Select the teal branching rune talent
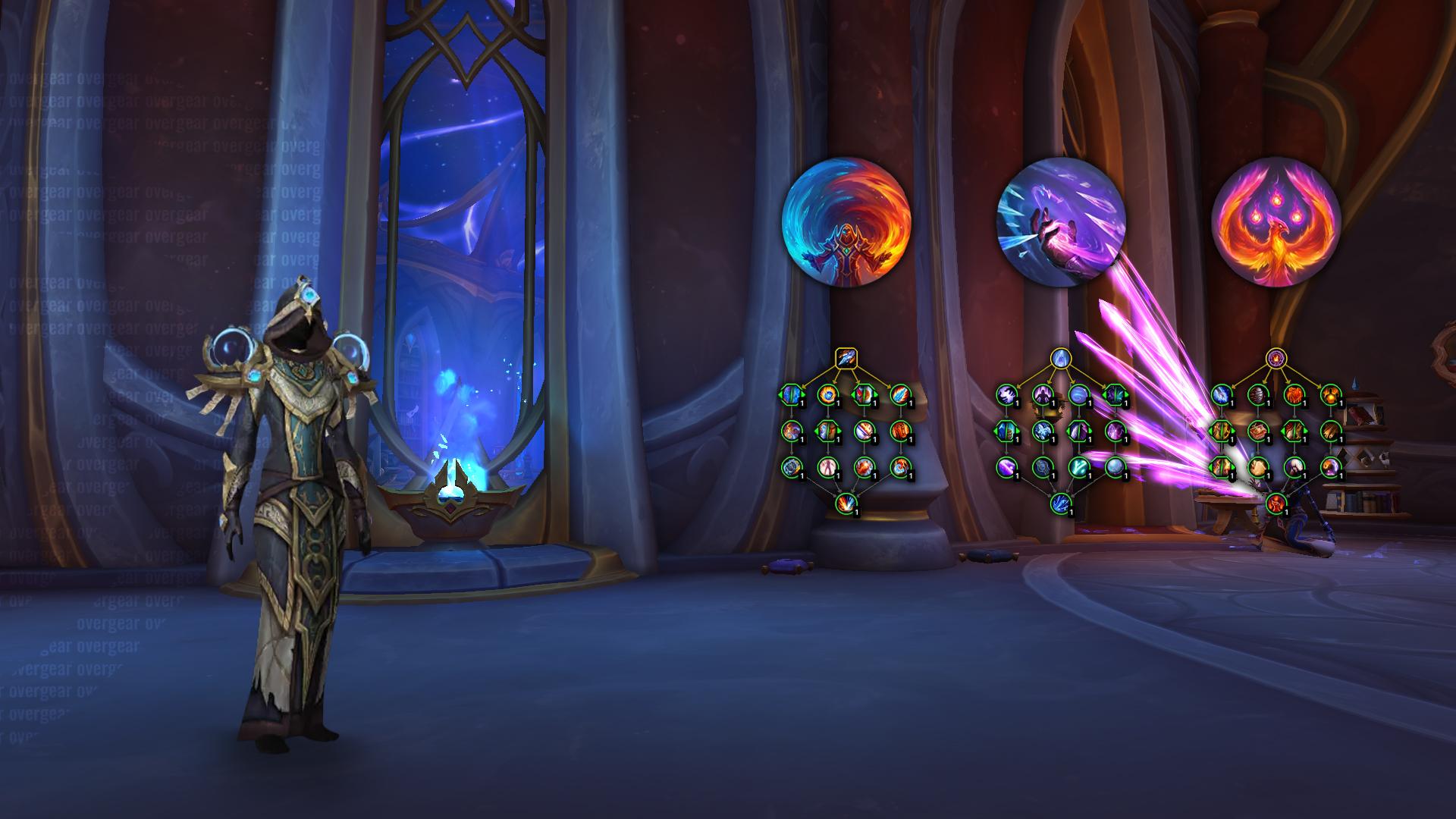1456x819 pixels. (x=1079, y=466)
